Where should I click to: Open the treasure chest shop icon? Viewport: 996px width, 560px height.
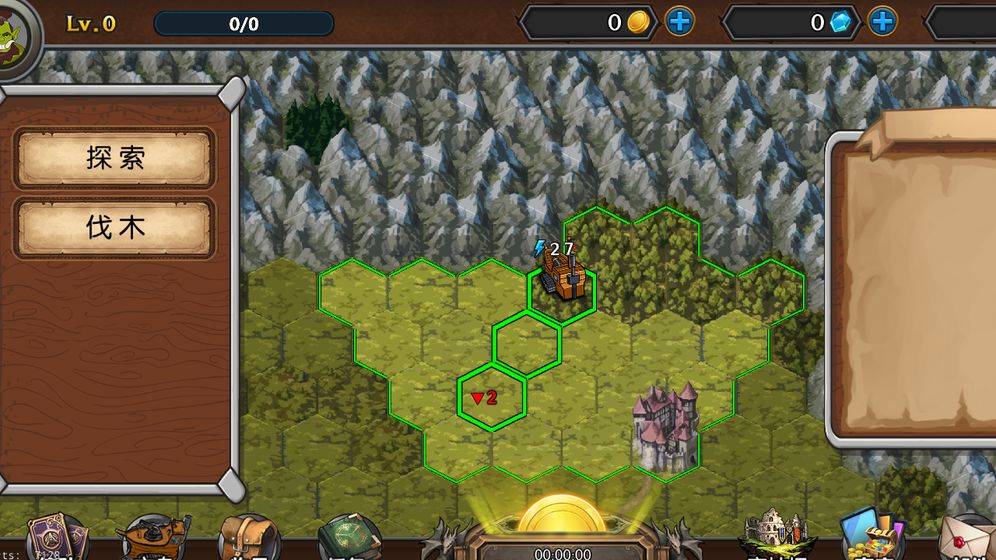click(x=870, y=535)
